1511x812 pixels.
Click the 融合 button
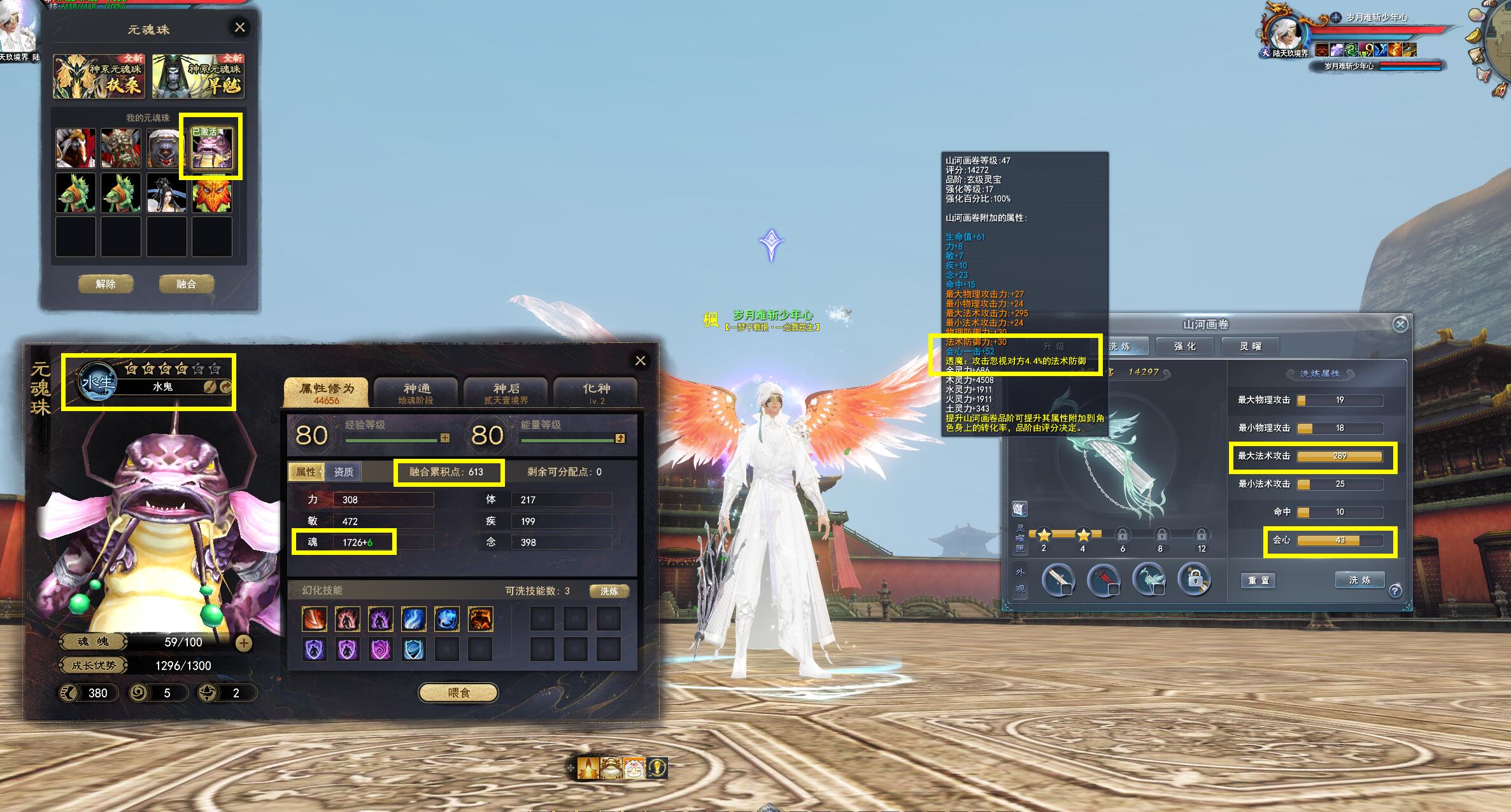tap(186, 284)
